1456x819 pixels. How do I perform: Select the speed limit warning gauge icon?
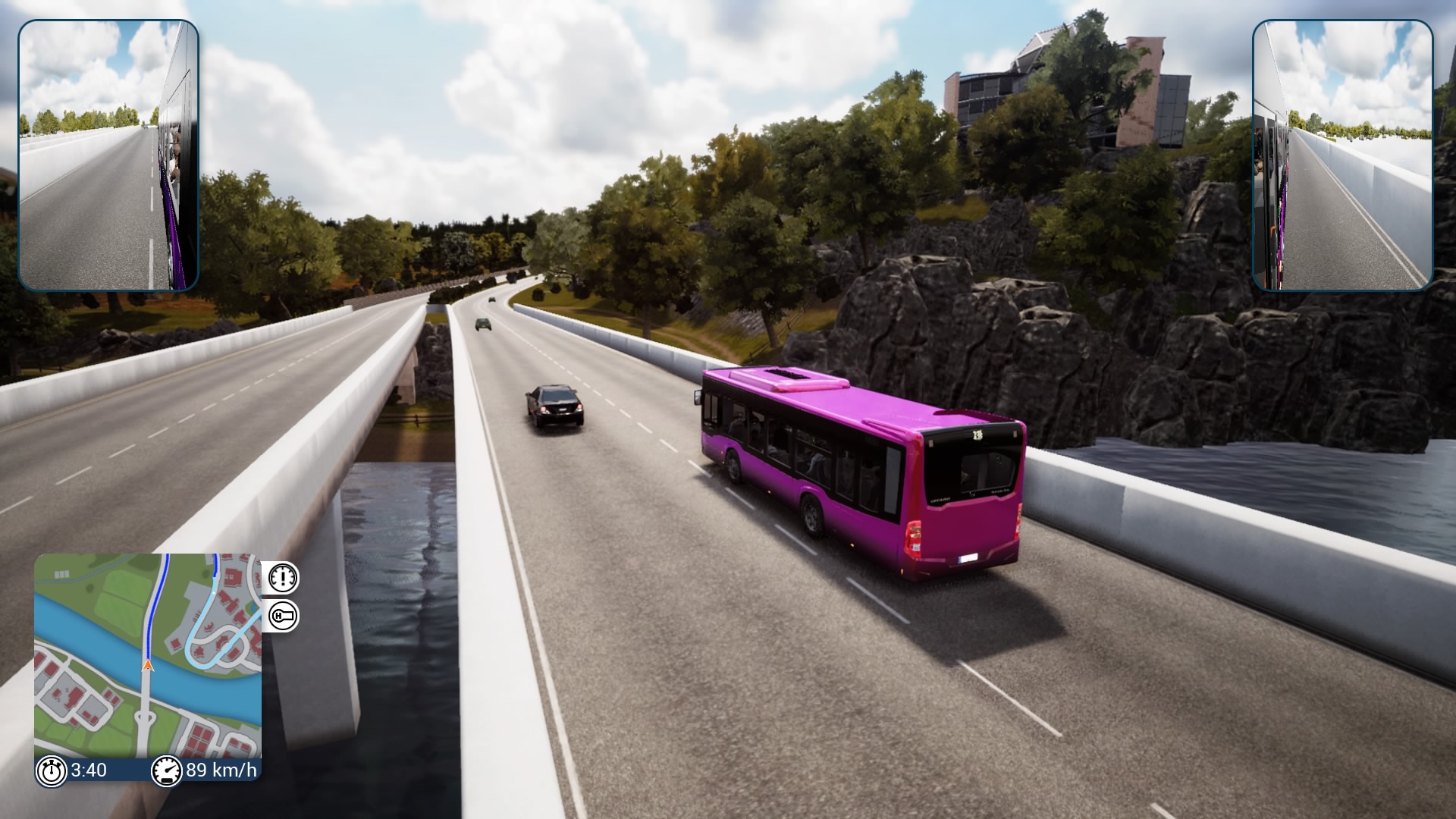tap(283, 577)
